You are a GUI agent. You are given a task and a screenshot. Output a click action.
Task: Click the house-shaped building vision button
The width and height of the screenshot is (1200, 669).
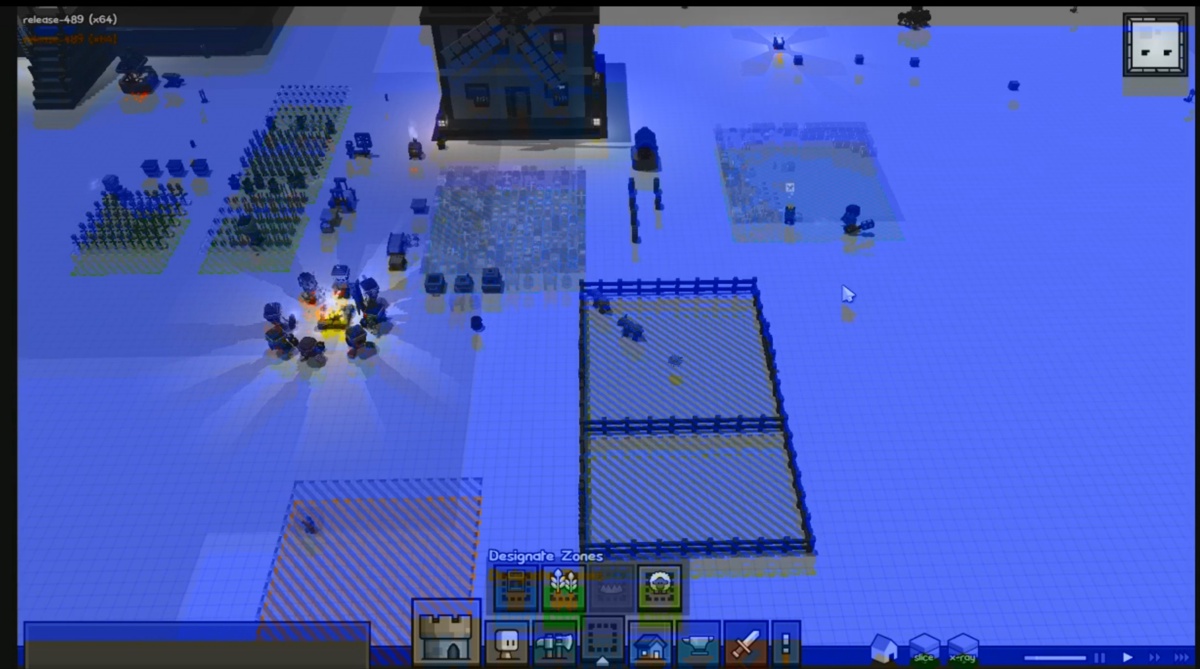click(884, 648)
